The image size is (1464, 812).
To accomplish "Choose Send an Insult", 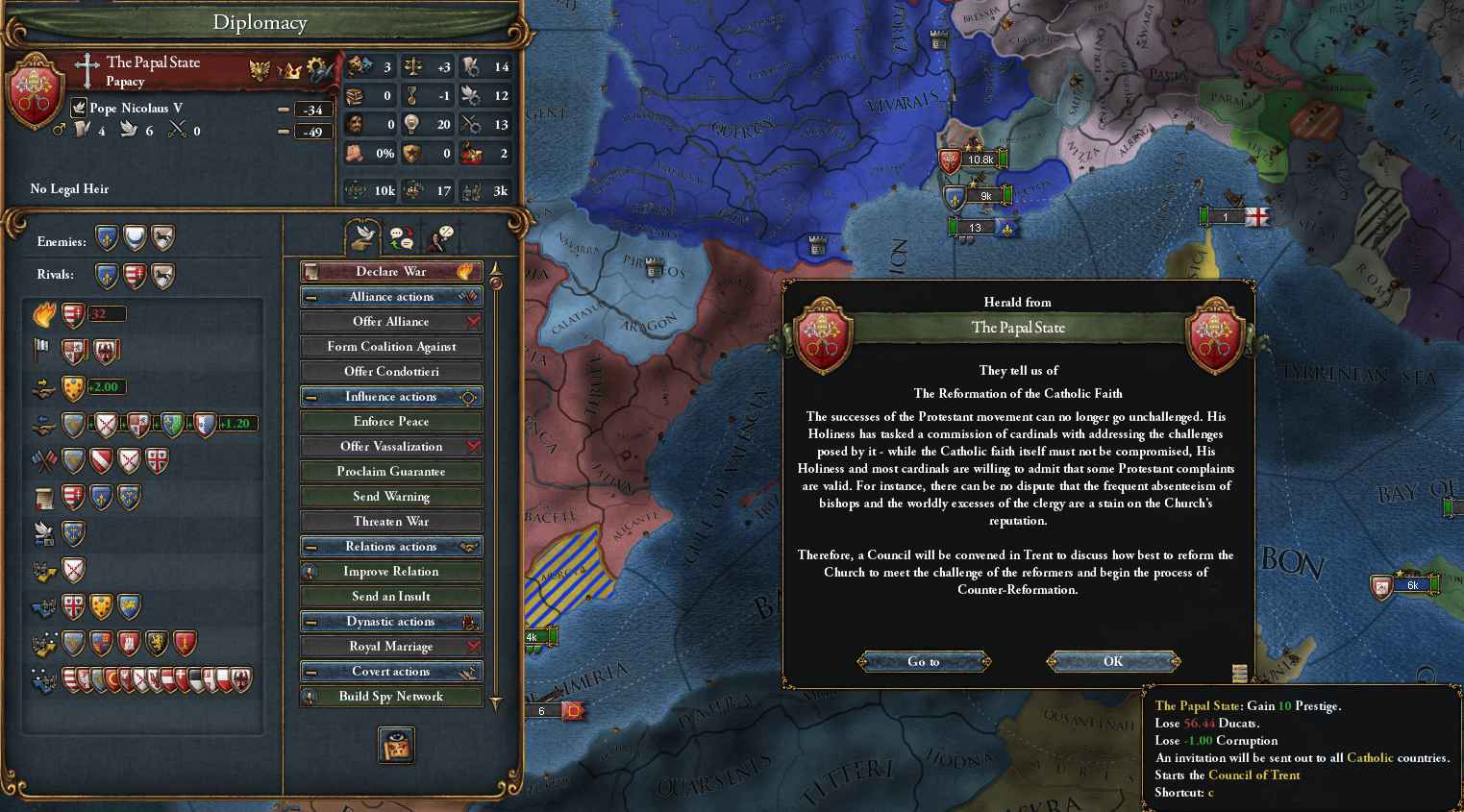I will (391, 597).
